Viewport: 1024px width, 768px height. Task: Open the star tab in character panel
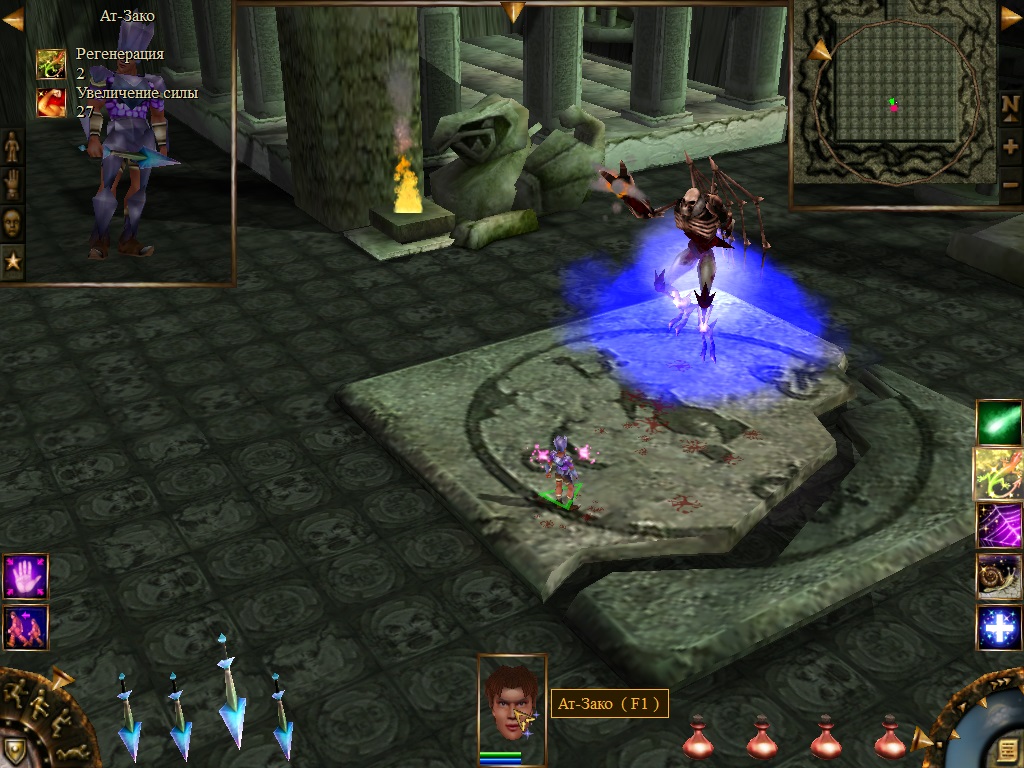point(12,262)
